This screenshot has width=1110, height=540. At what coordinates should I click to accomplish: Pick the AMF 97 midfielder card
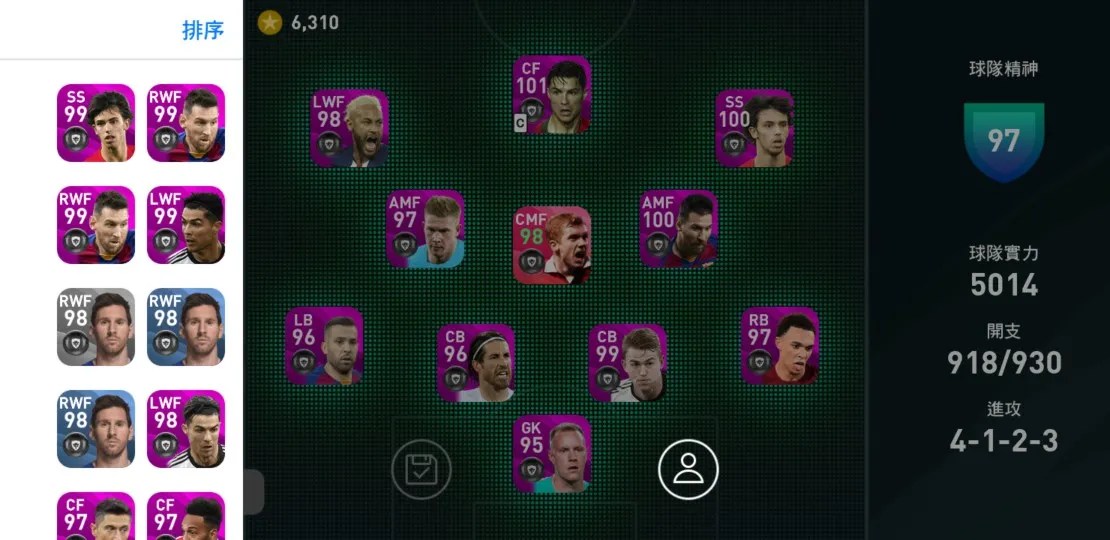click(x=426, y=229)
